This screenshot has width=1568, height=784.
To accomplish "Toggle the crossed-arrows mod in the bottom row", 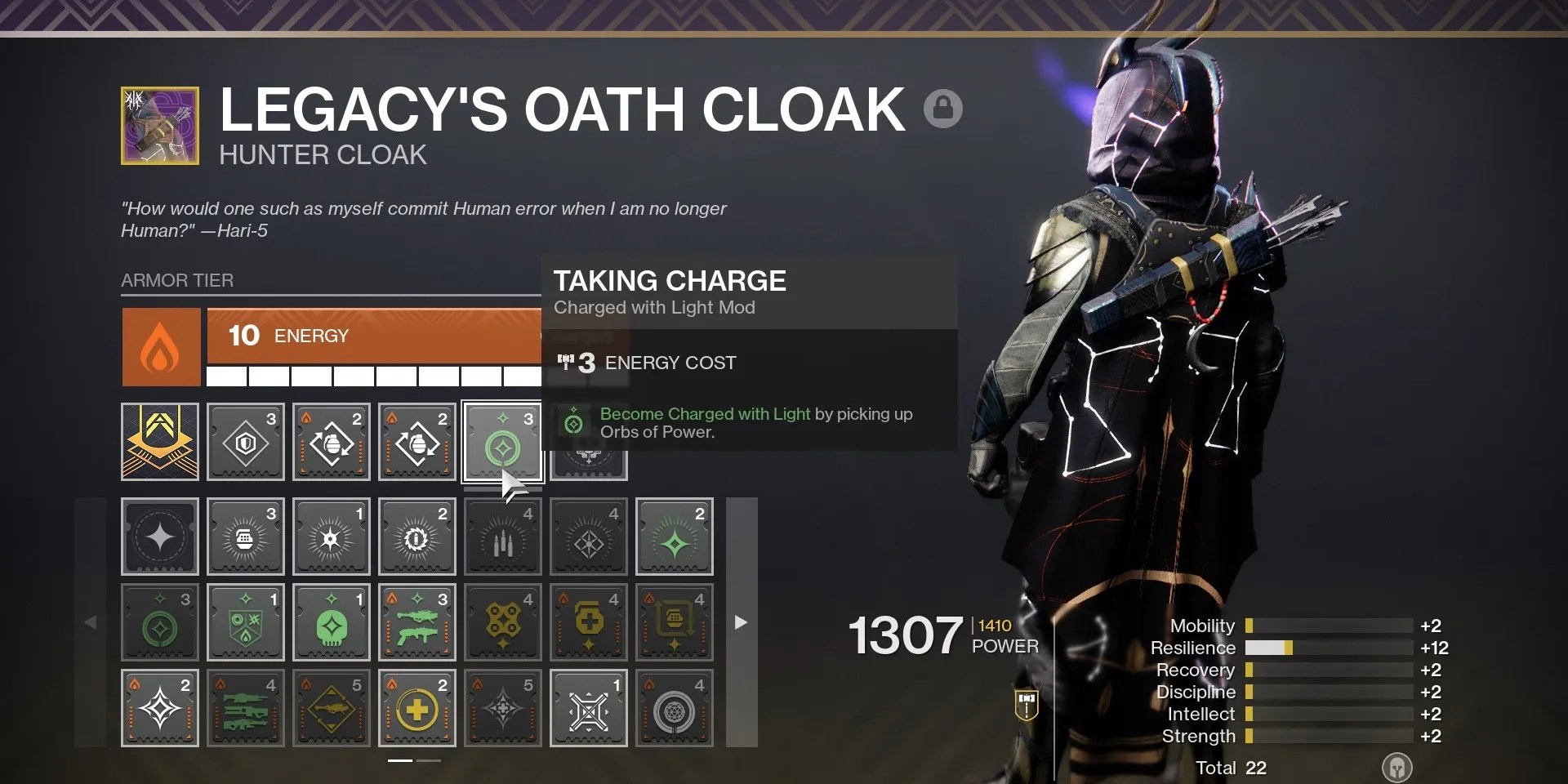I will click(588, 707).
